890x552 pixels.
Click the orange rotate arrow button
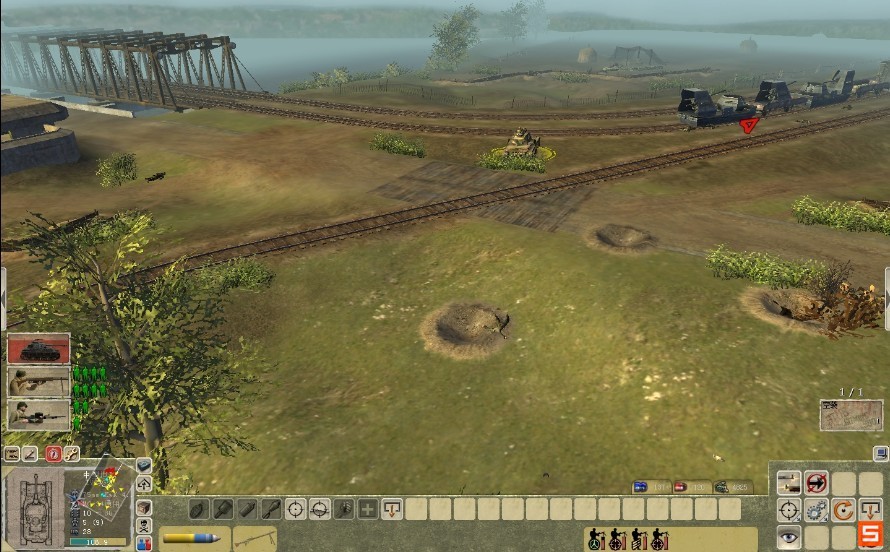[x=844, y=511]
